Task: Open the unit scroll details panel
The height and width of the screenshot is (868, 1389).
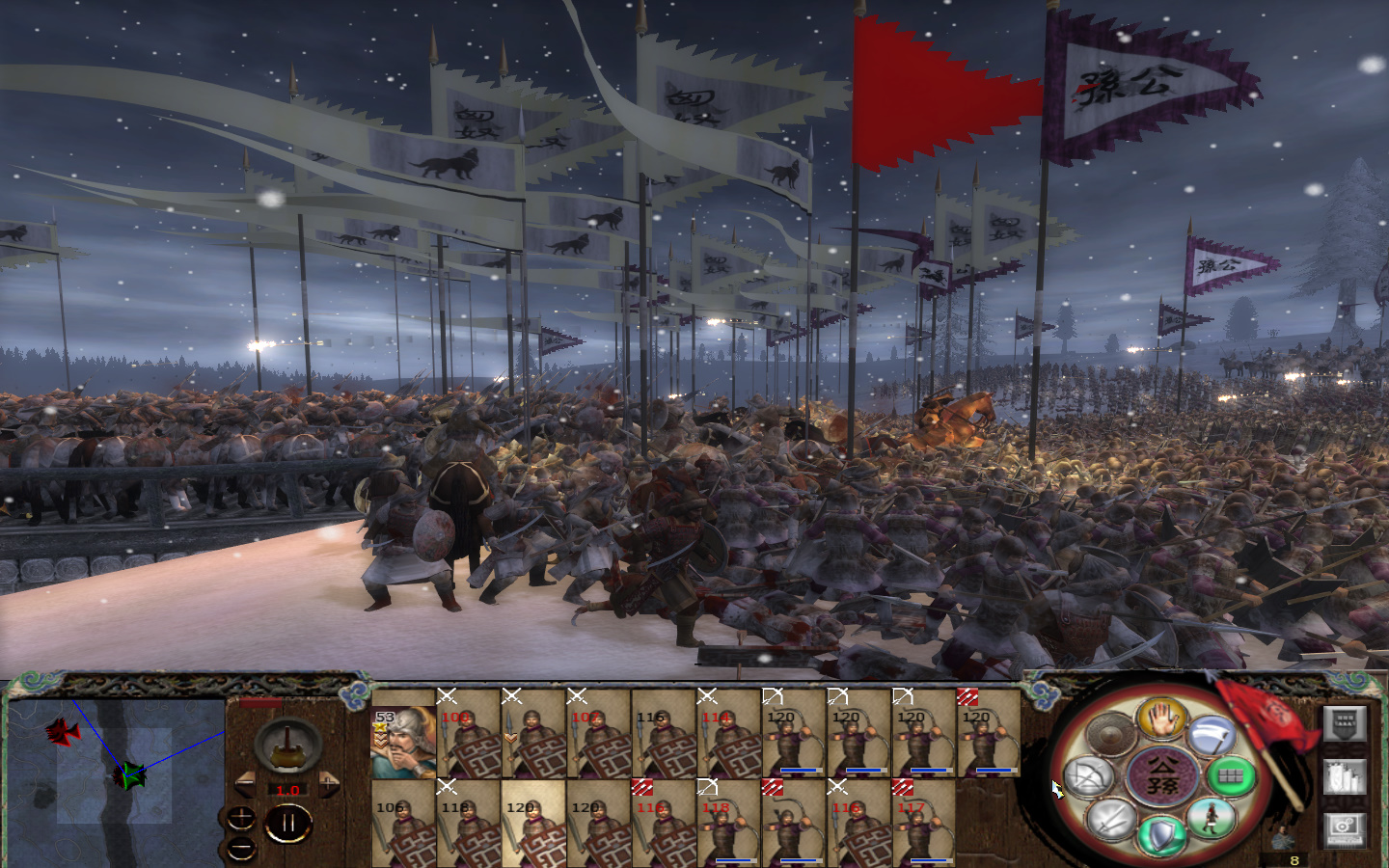Action: tap(1345, 778)
